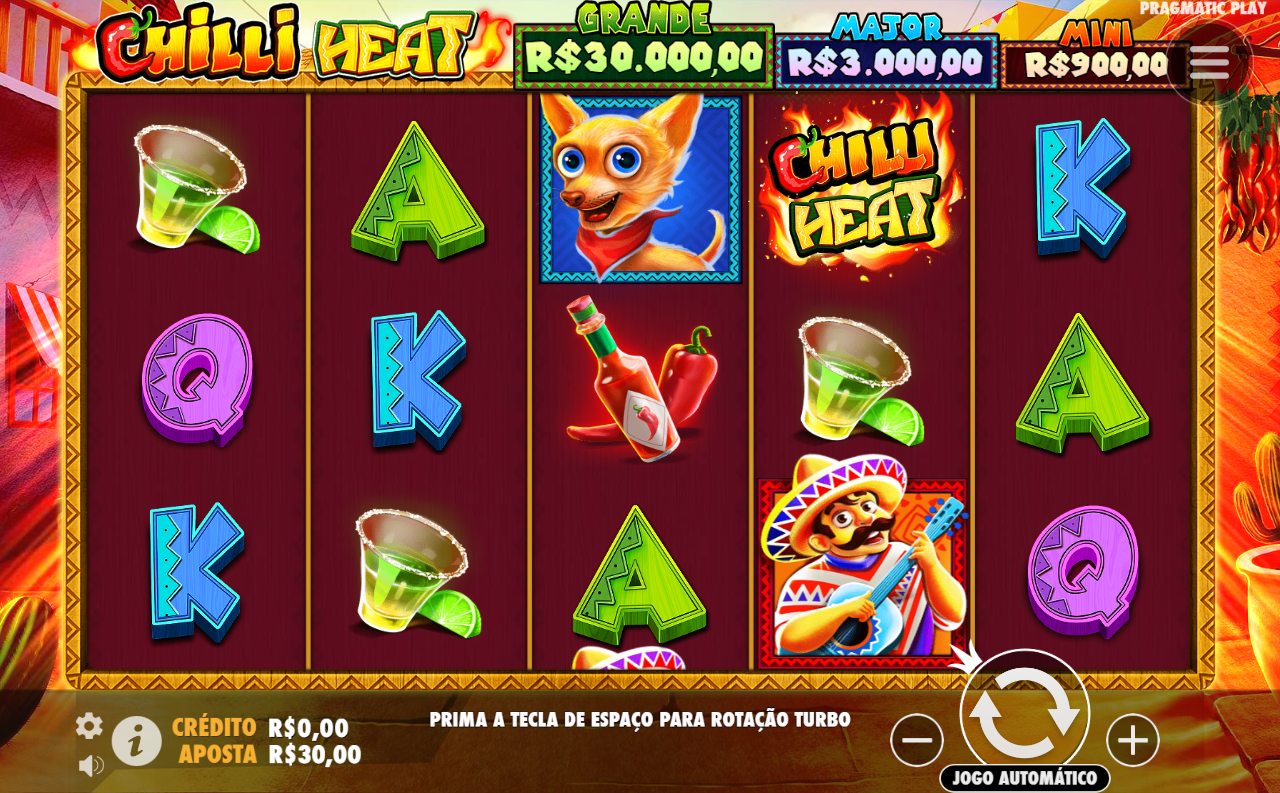
Task: Open bet options with the plus button
Action: click(x=1131, y=740)
